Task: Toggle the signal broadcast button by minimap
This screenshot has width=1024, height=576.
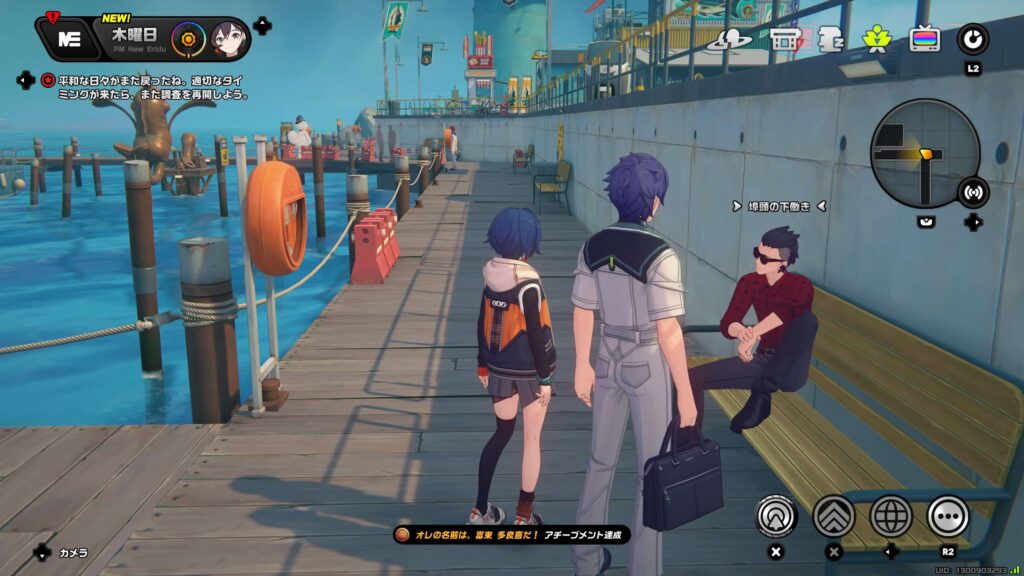Action: (x=972, y=192)
